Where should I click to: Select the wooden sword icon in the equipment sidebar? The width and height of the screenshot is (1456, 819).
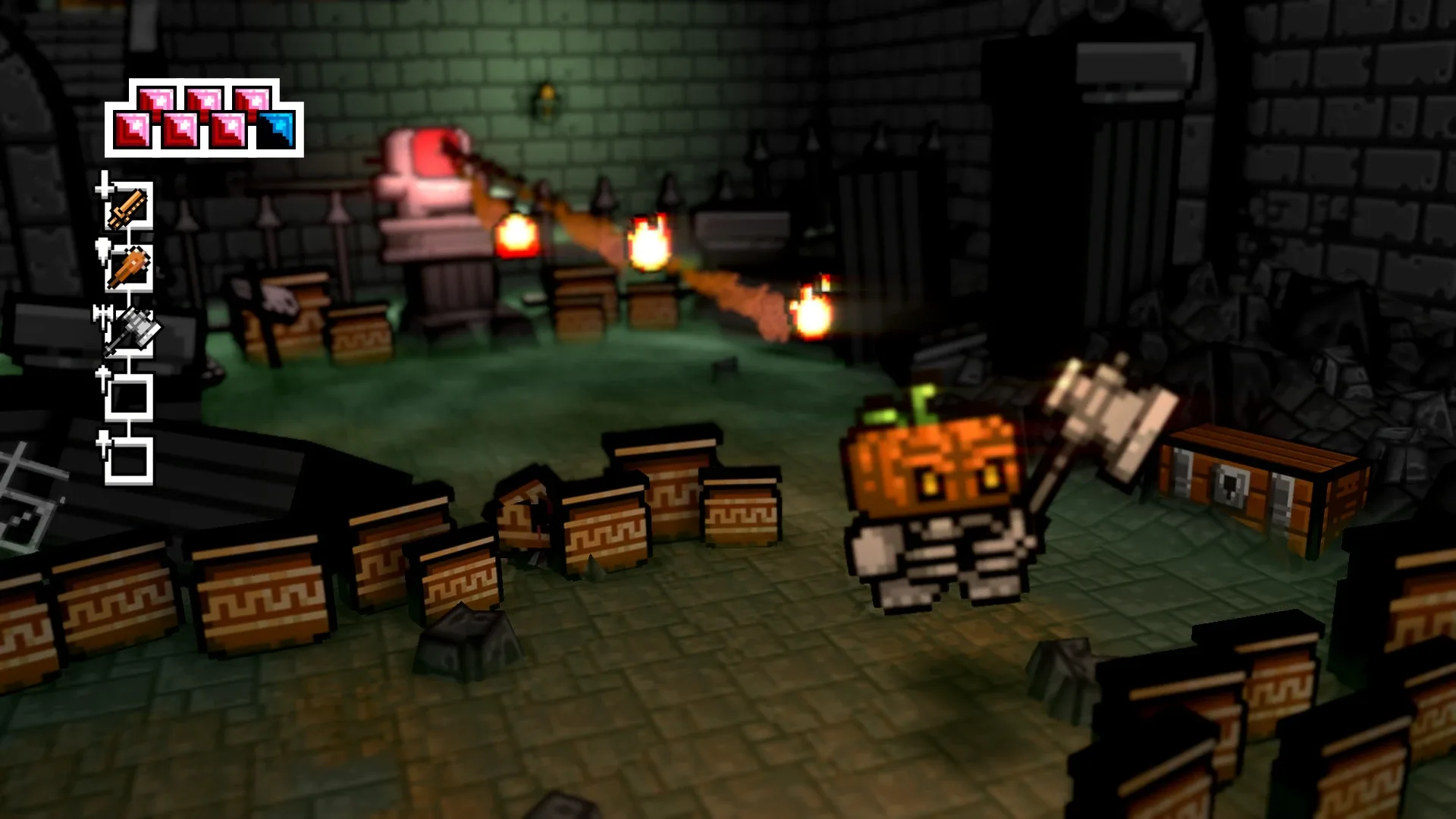click(127, 209)
